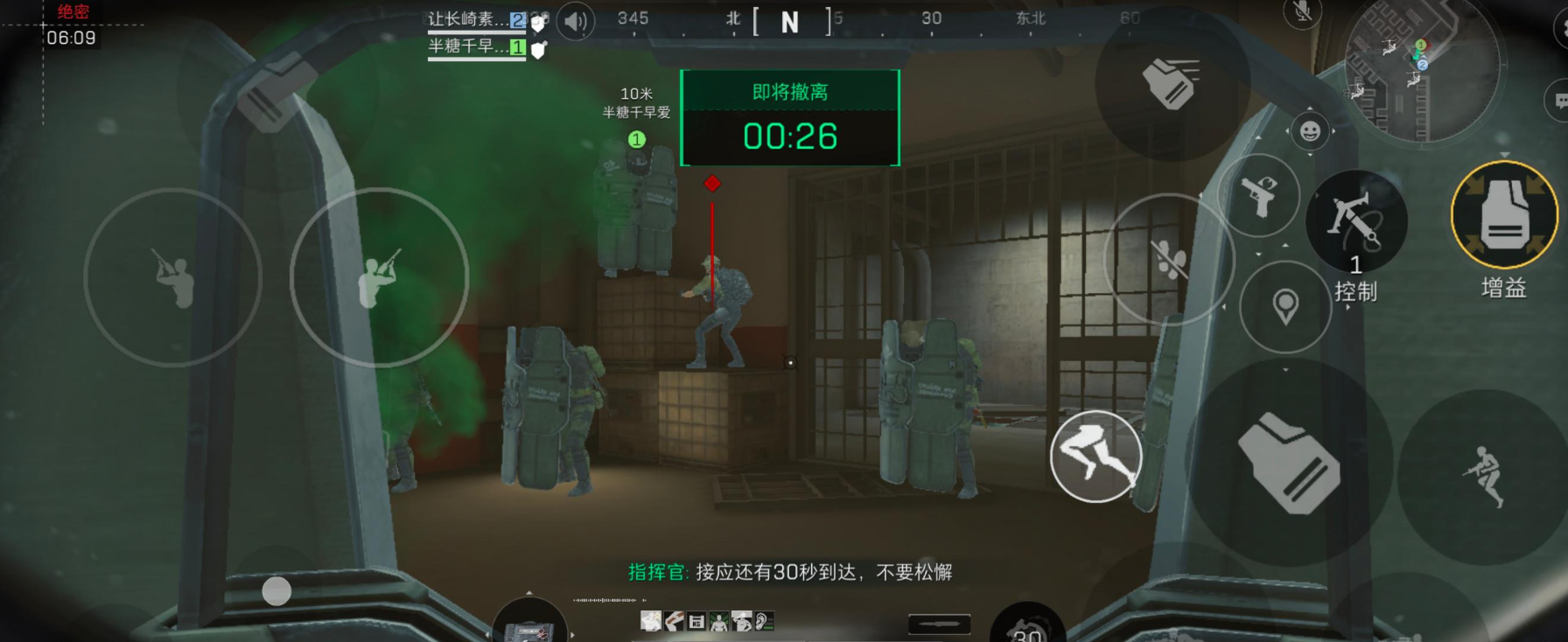1568x642 pixels.
Task: Tap the melee knife weapon slot
Action: [939, 625]
